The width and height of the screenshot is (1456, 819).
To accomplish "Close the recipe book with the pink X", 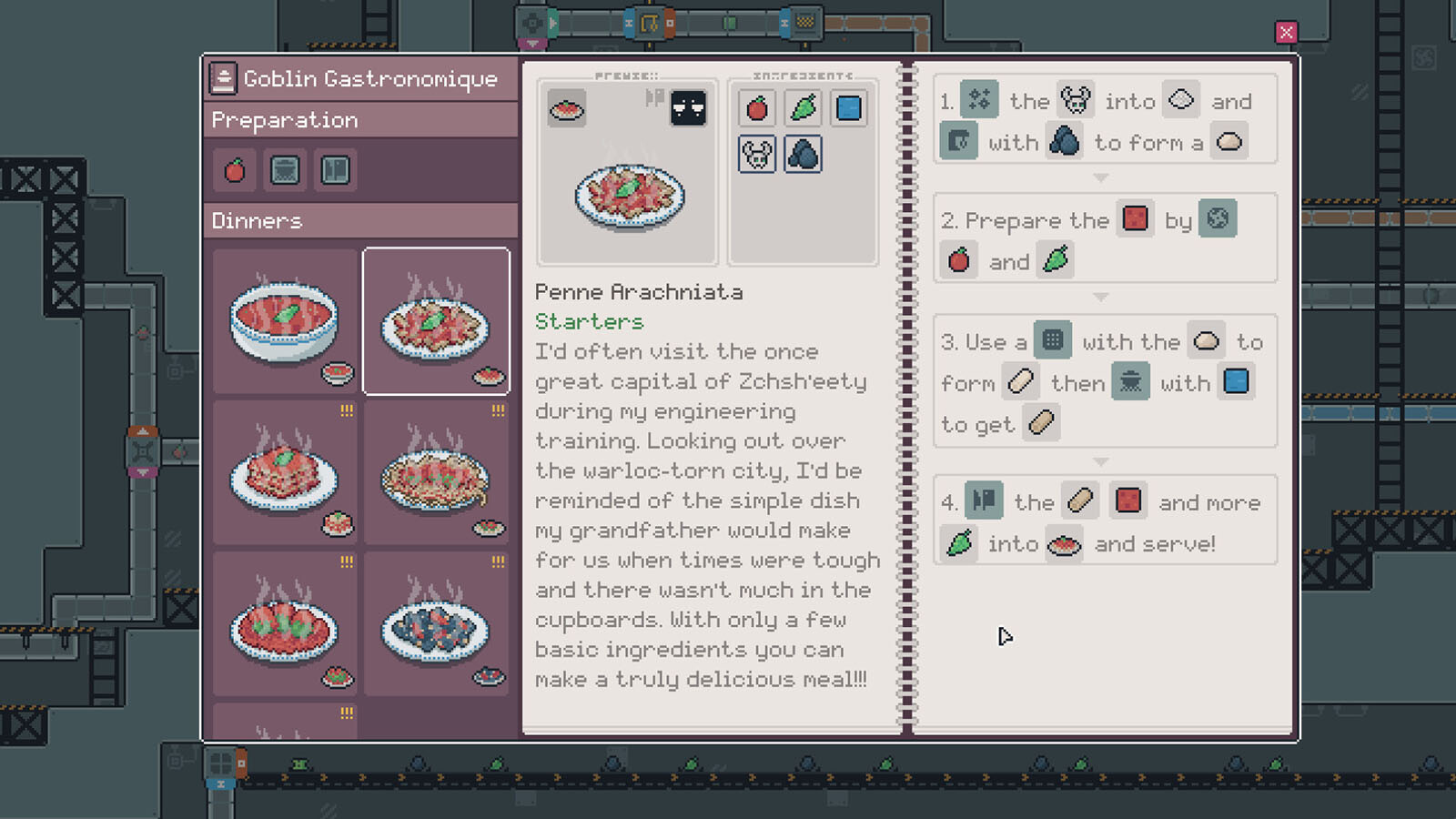I will point(1286,33).
